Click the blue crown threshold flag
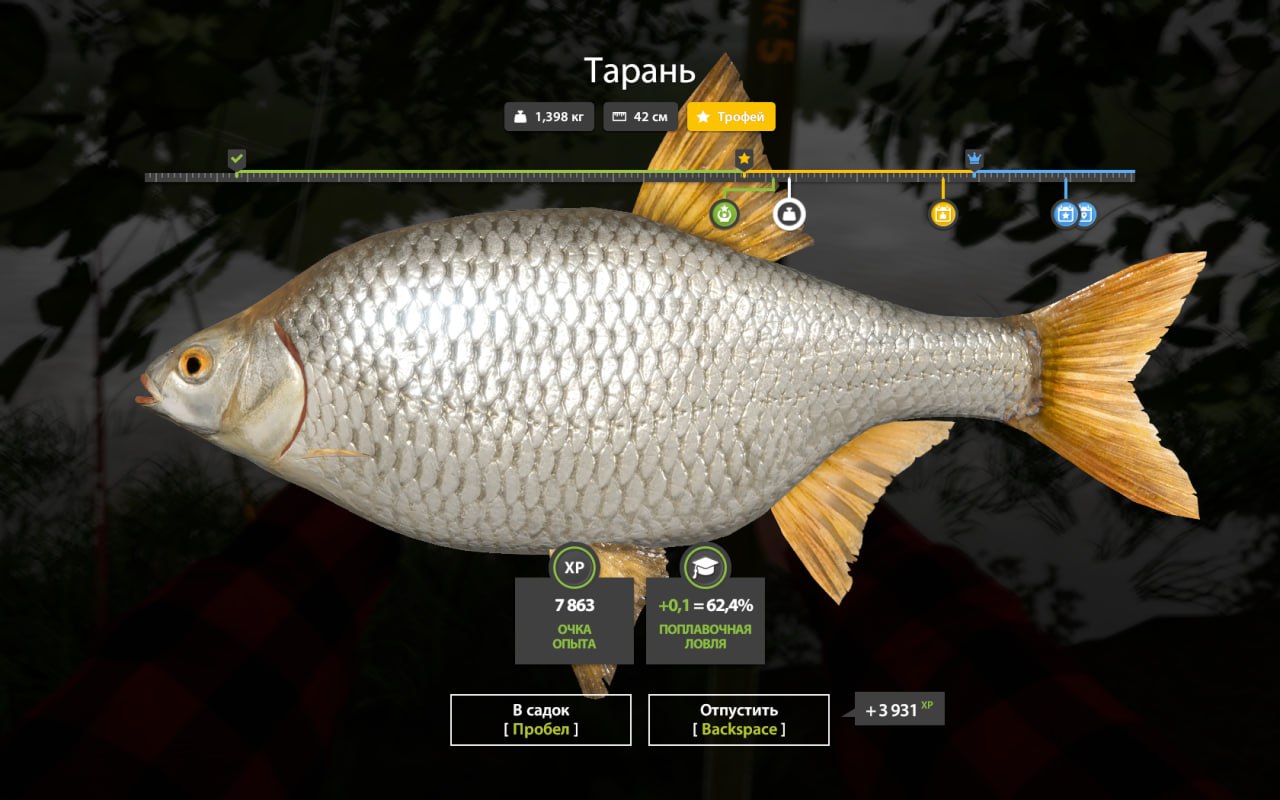Viewport: 1280px width, 800px height. pos(974,158)
